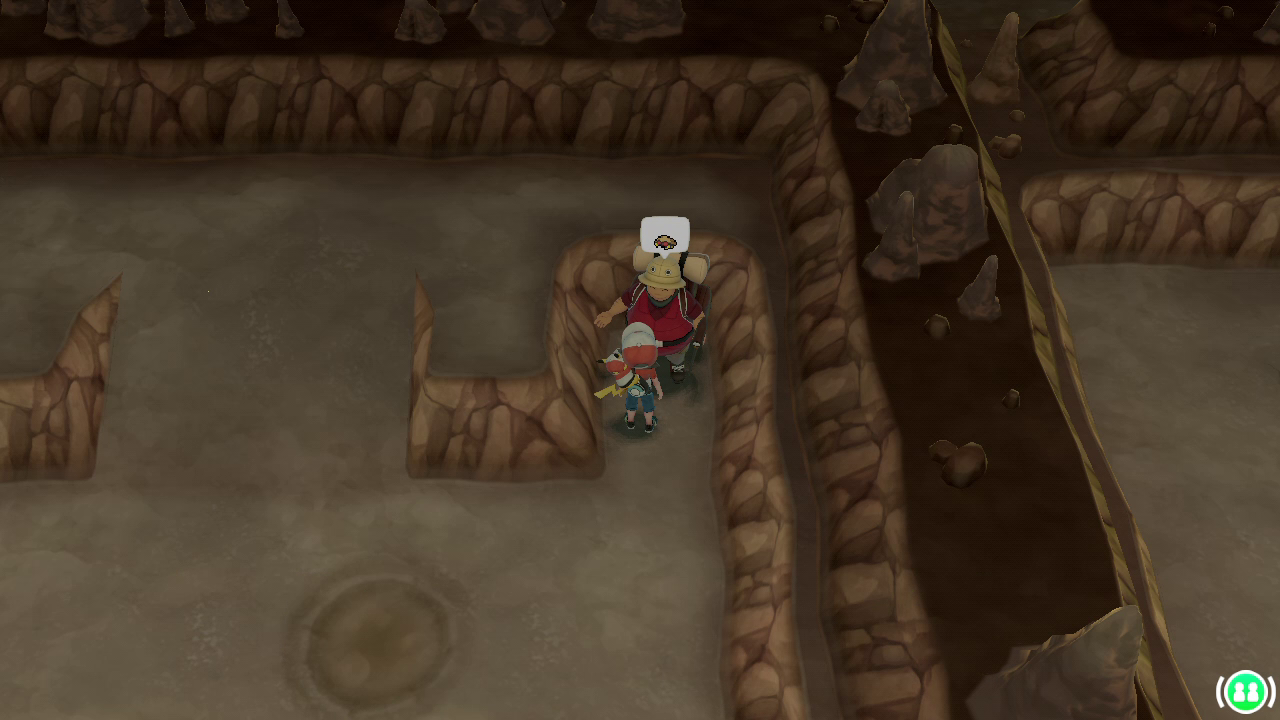Click the green two-player support icon

(x=1245, y=691)
